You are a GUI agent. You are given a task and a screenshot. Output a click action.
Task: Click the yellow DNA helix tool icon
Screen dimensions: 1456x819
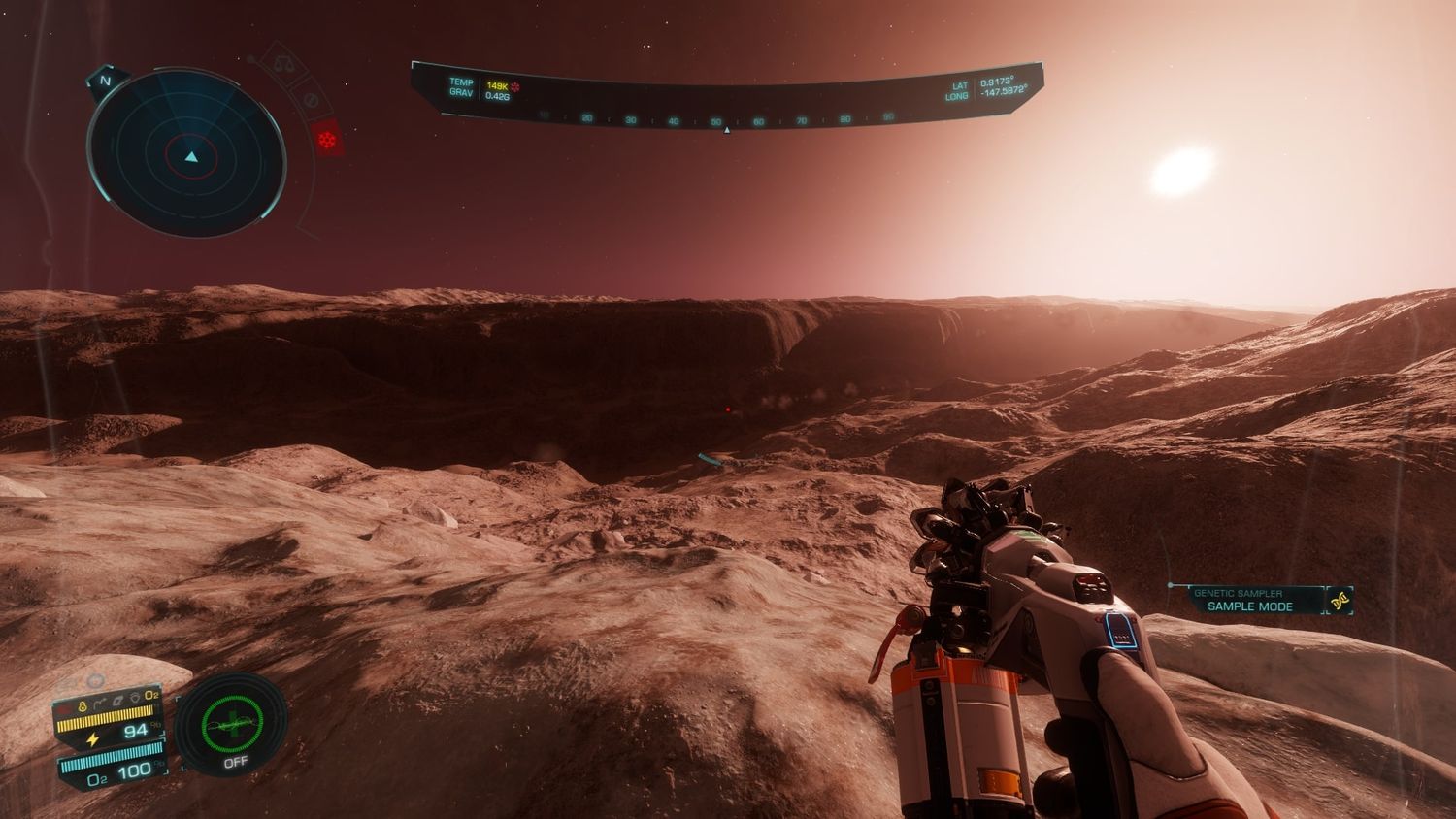[1341, 601]
